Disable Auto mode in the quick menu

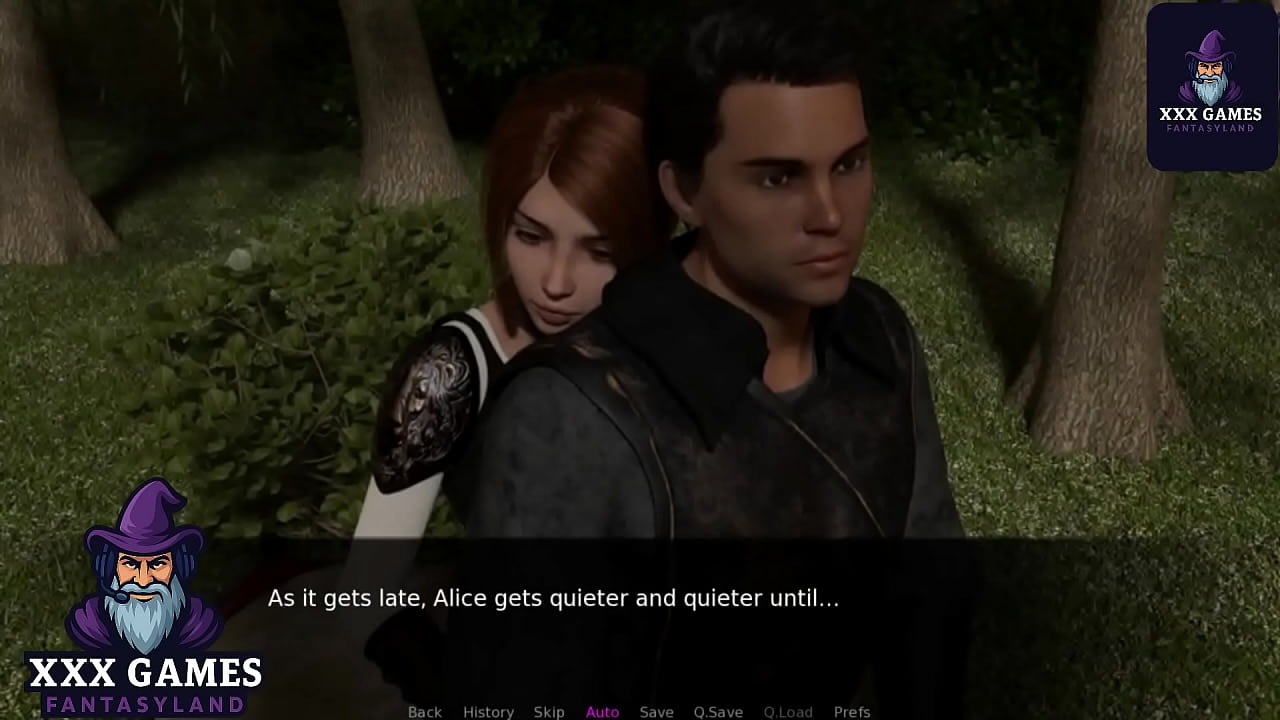603,711
